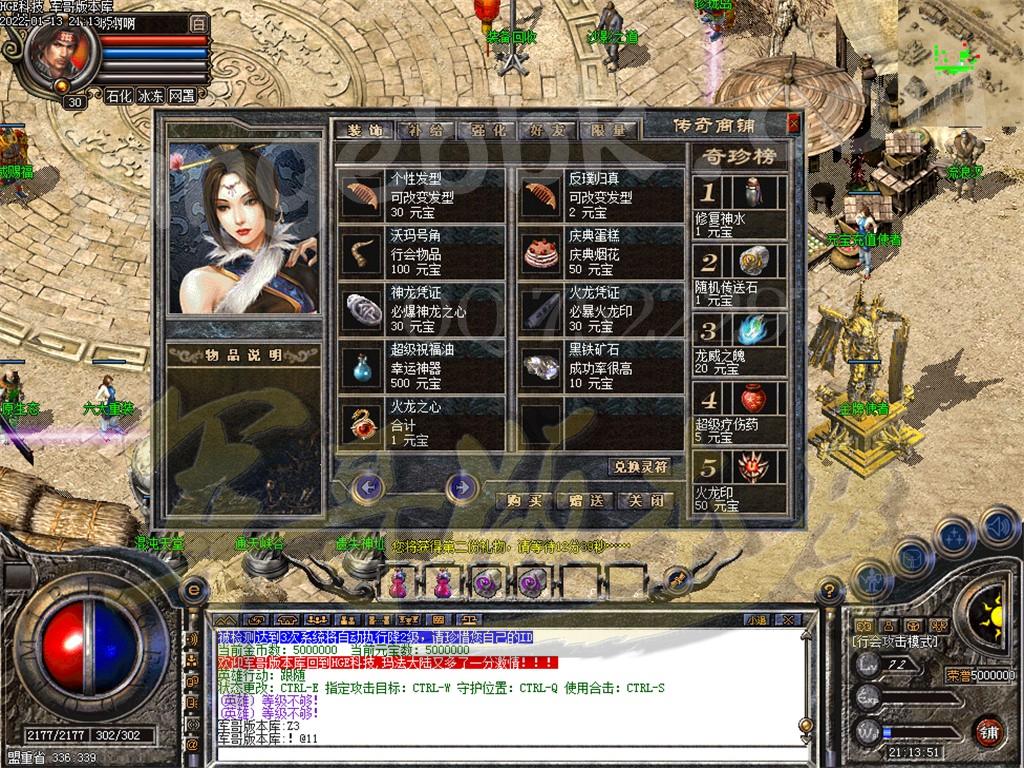Close the shop using the 关闭 button

[x=646, y=500]
